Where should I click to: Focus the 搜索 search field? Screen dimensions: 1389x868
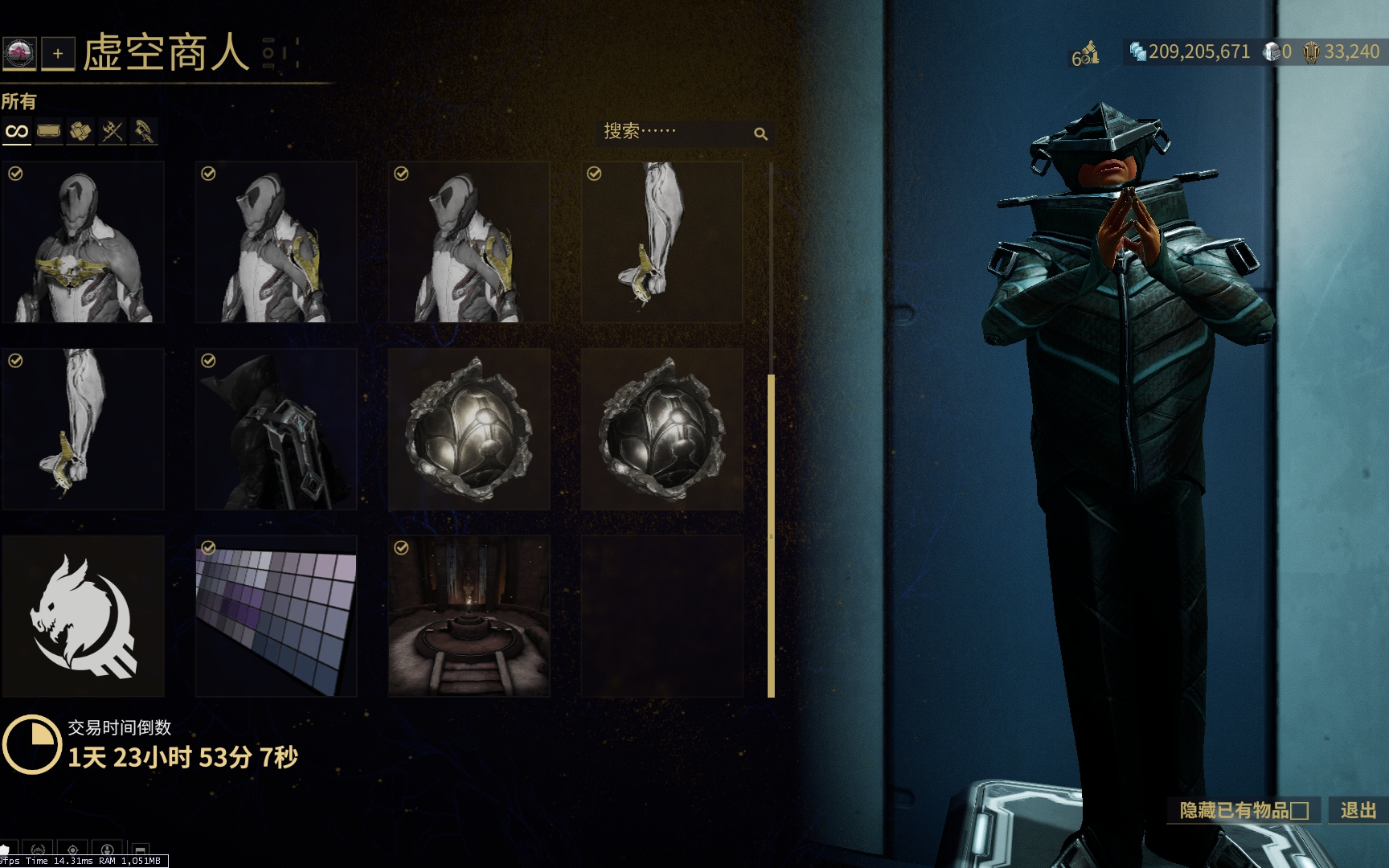point(675,133)
